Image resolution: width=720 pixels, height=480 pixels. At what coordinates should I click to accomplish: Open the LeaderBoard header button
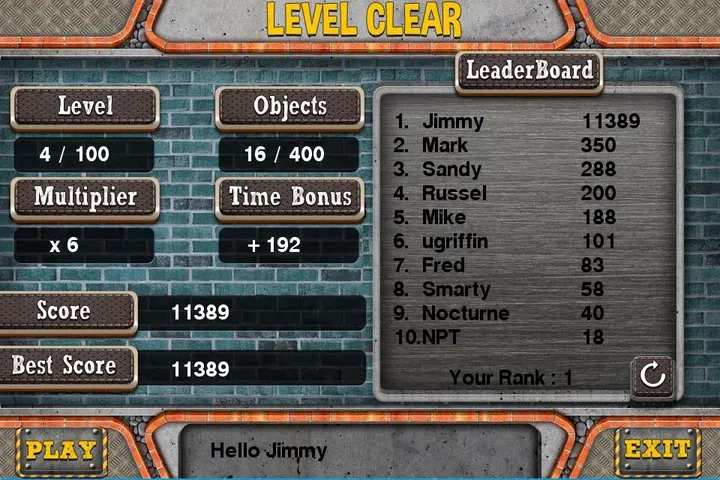(530, 71)
